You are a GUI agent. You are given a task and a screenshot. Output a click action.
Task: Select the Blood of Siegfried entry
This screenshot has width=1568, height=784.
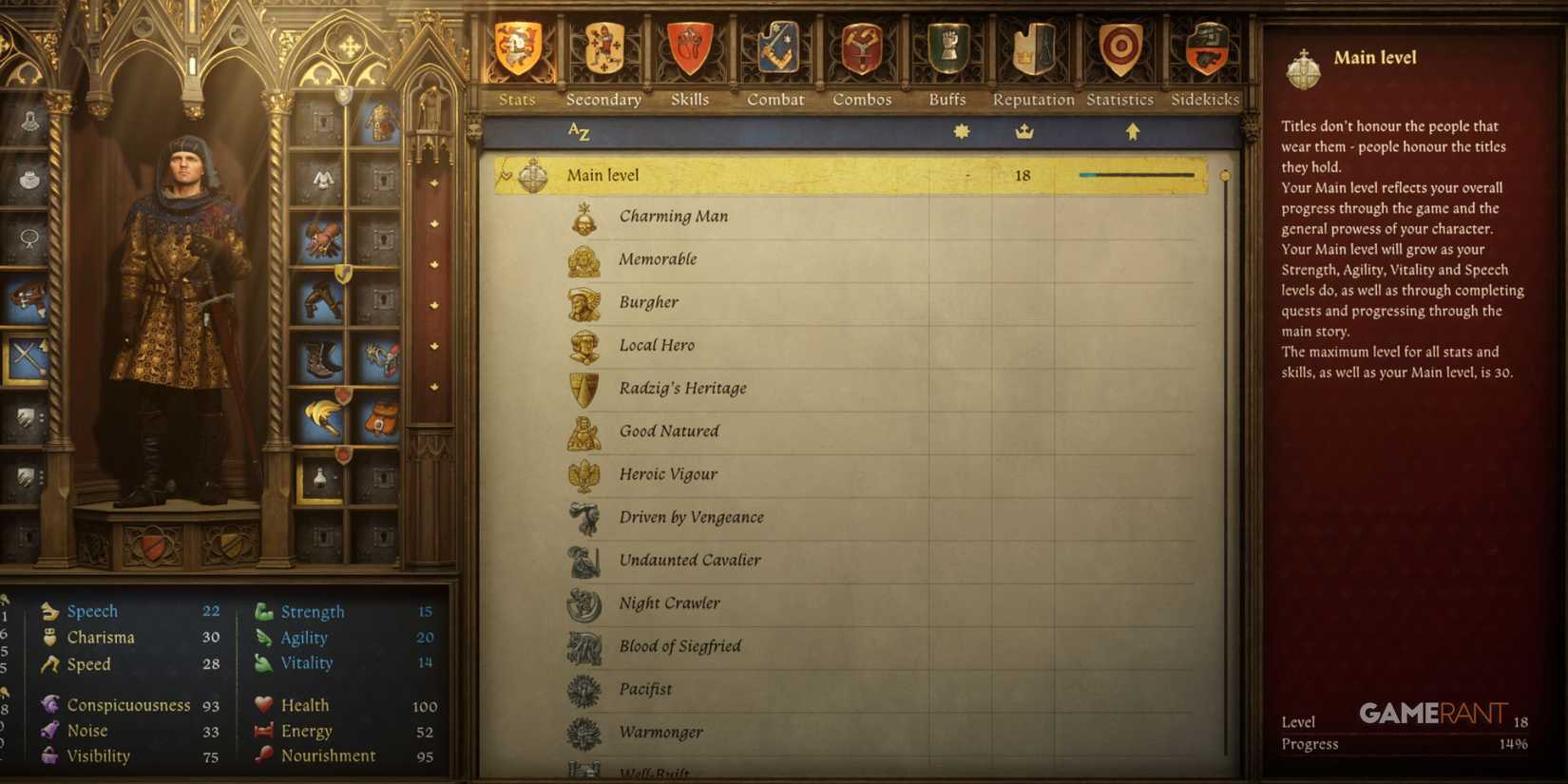(x=679, y=646)
